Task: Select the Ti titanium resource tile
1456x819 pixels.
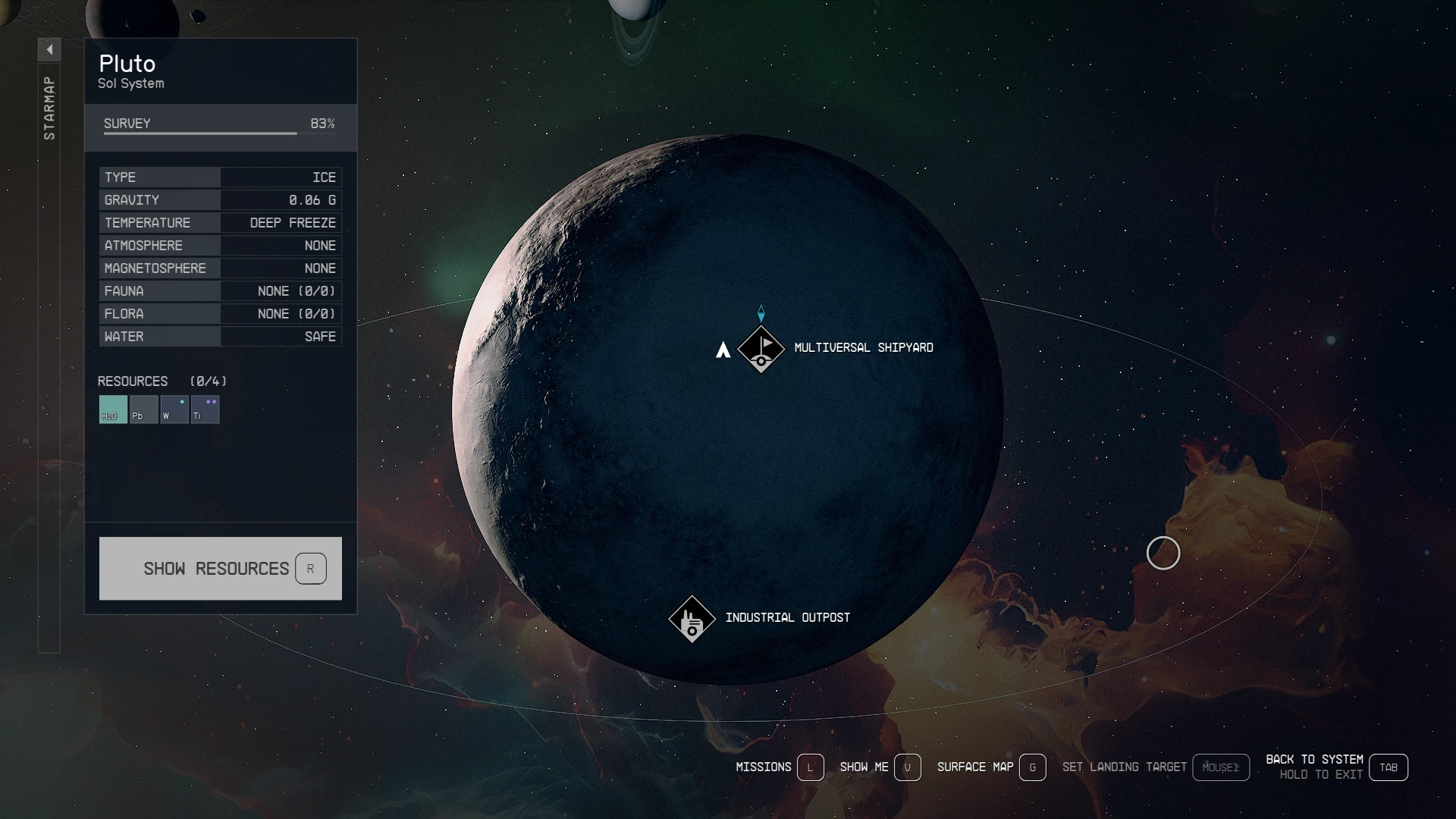Action: (205, 409)
